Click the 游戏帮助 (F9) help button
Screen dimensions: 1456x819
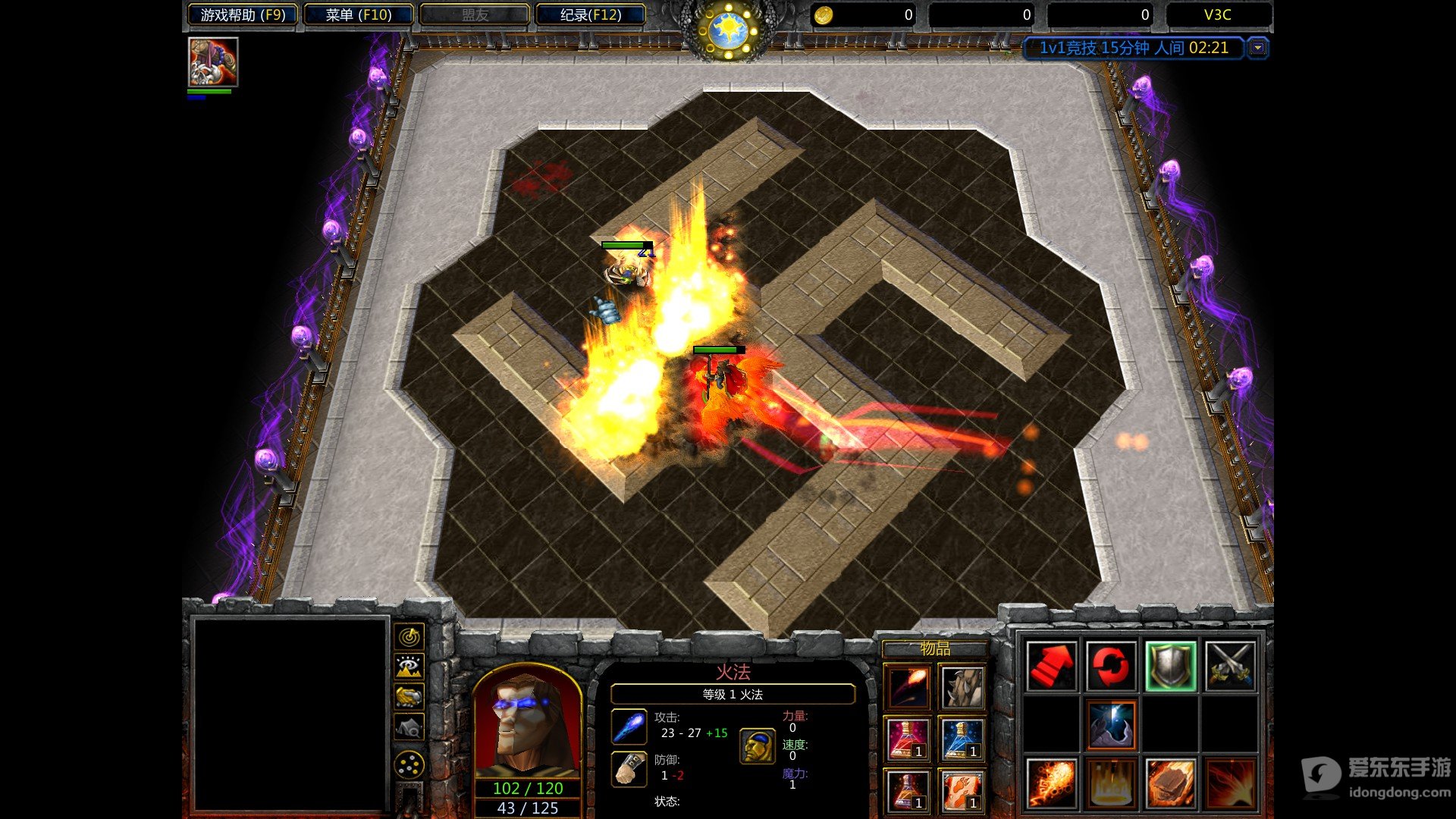tap(241, 14)
